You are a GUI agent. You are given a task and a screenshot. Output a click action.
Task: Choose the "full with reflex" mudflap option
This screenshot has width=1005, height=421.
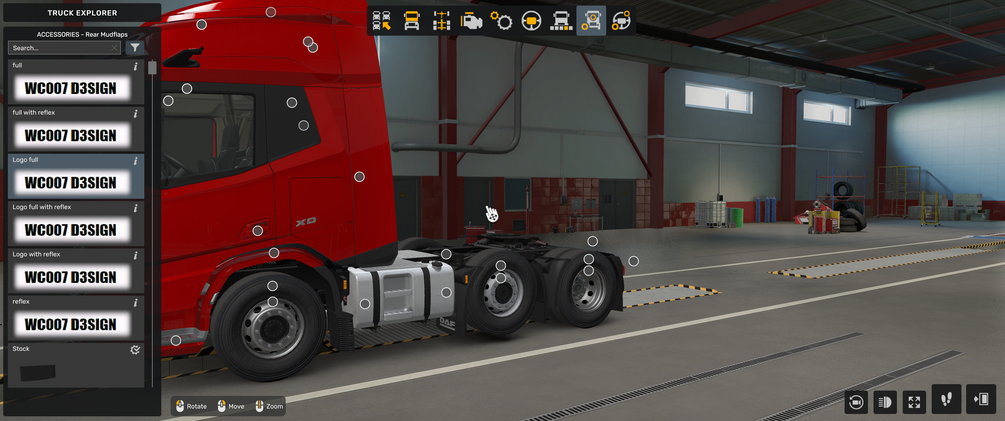click(71, 135)
